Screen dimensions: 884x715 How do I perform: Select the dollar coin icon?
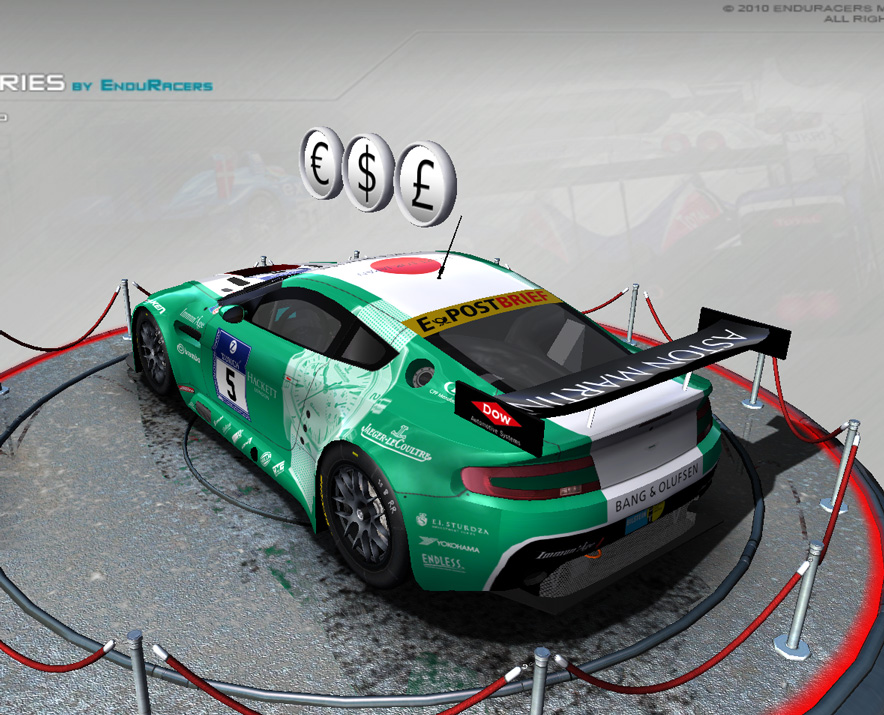(x=367, y=171)
